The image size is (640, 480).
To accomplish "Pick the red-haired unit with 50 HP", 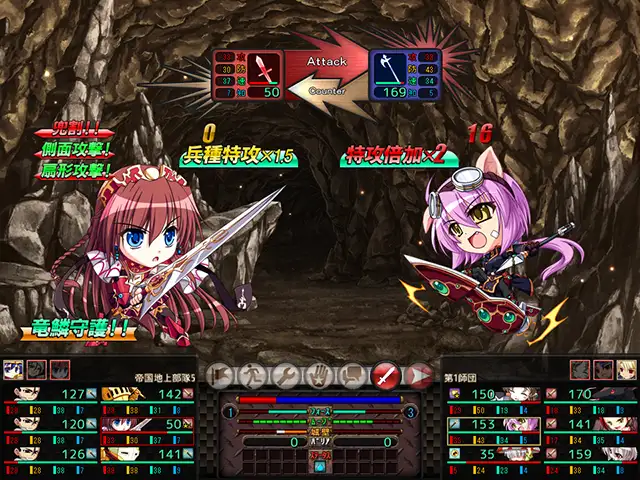I will pyautogui.click(x=148, y=424).
